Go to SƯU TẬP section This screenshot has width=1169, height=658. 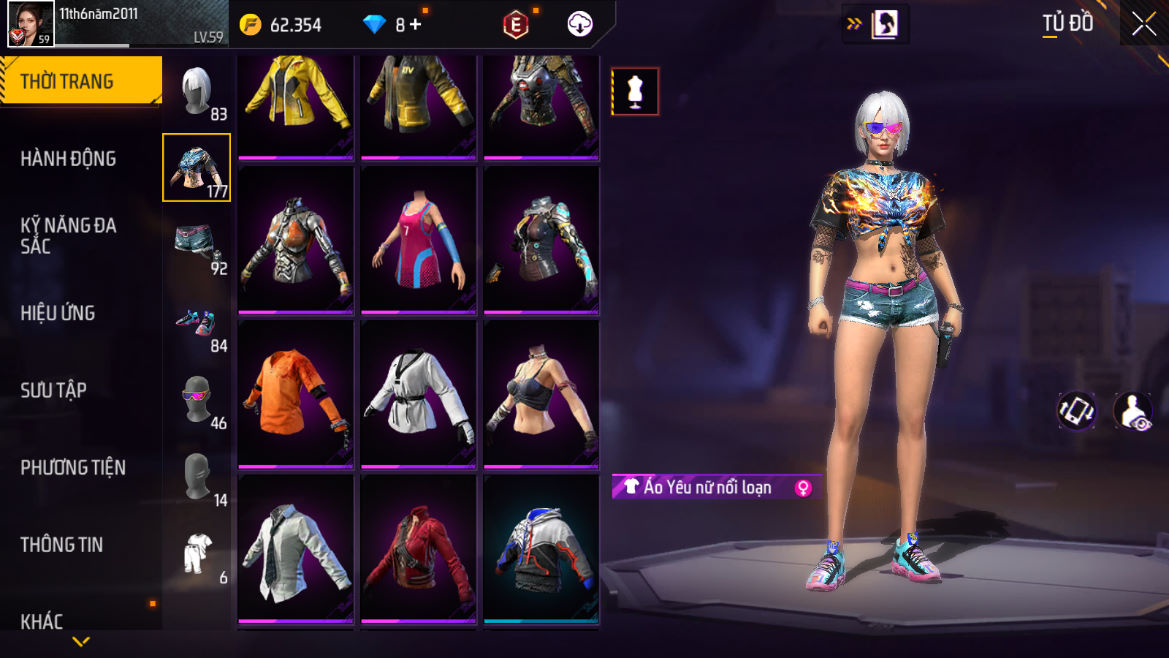[54, 390]
